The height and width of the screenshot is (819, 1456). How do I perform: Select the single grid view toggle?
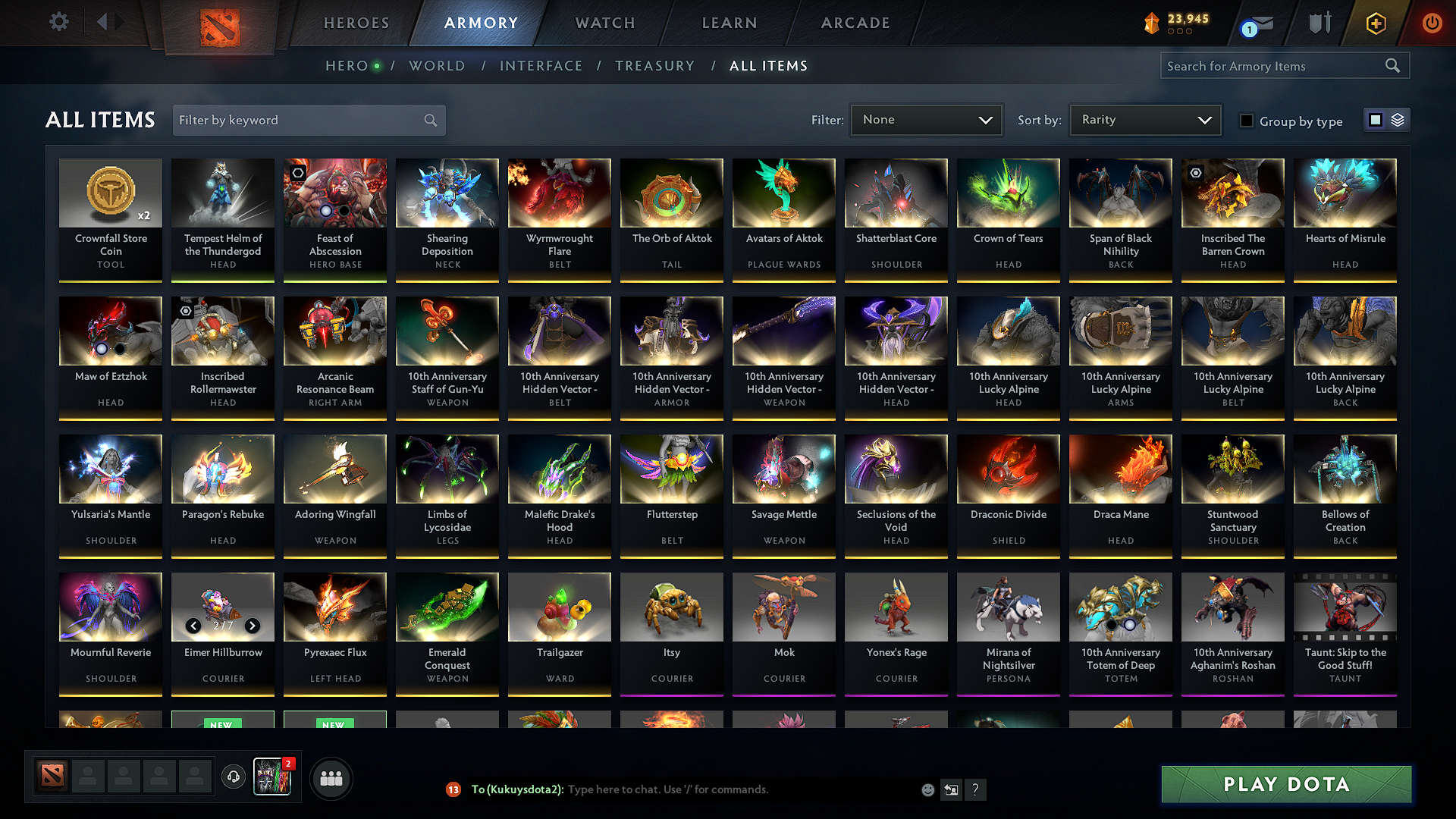point(1376,119)
